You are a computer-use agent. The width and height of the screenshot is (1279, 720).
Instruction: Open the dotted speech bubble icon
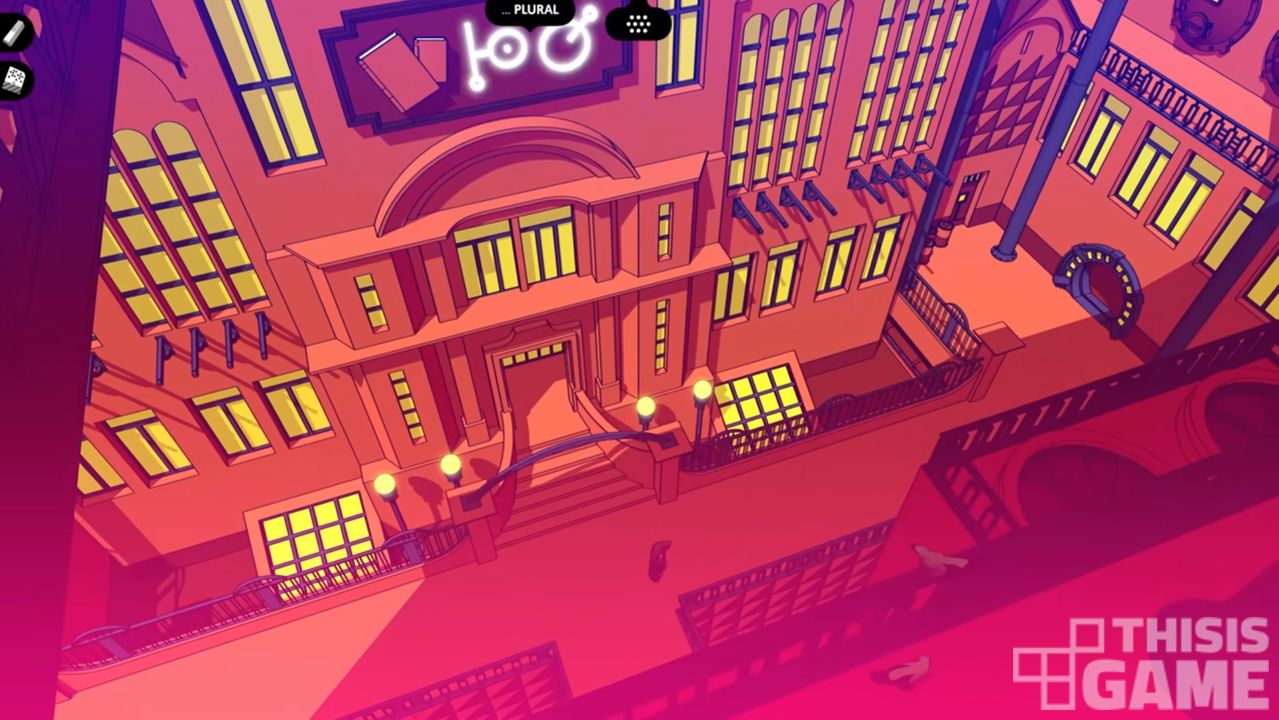[638, 22]
